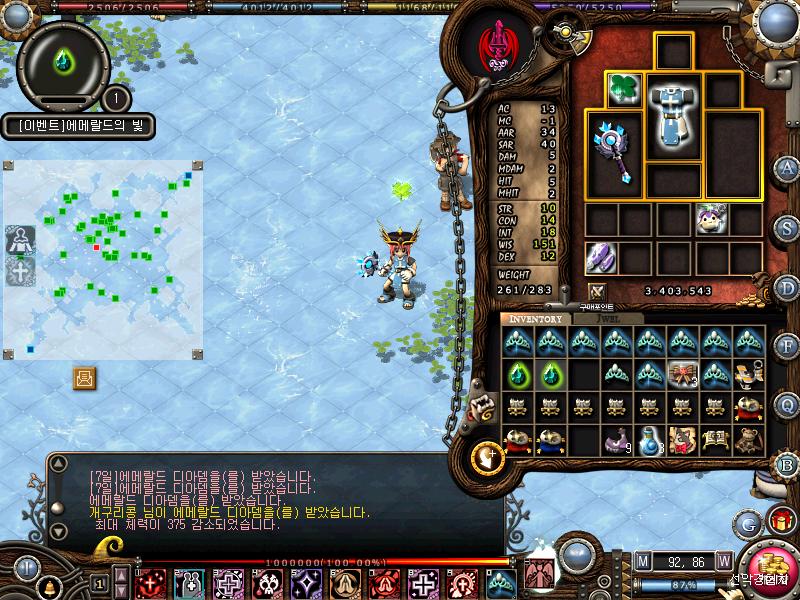Click the equipped four-leaf clover slot
Viewport: 800px width, 600px height.
(x=625, y=87)
